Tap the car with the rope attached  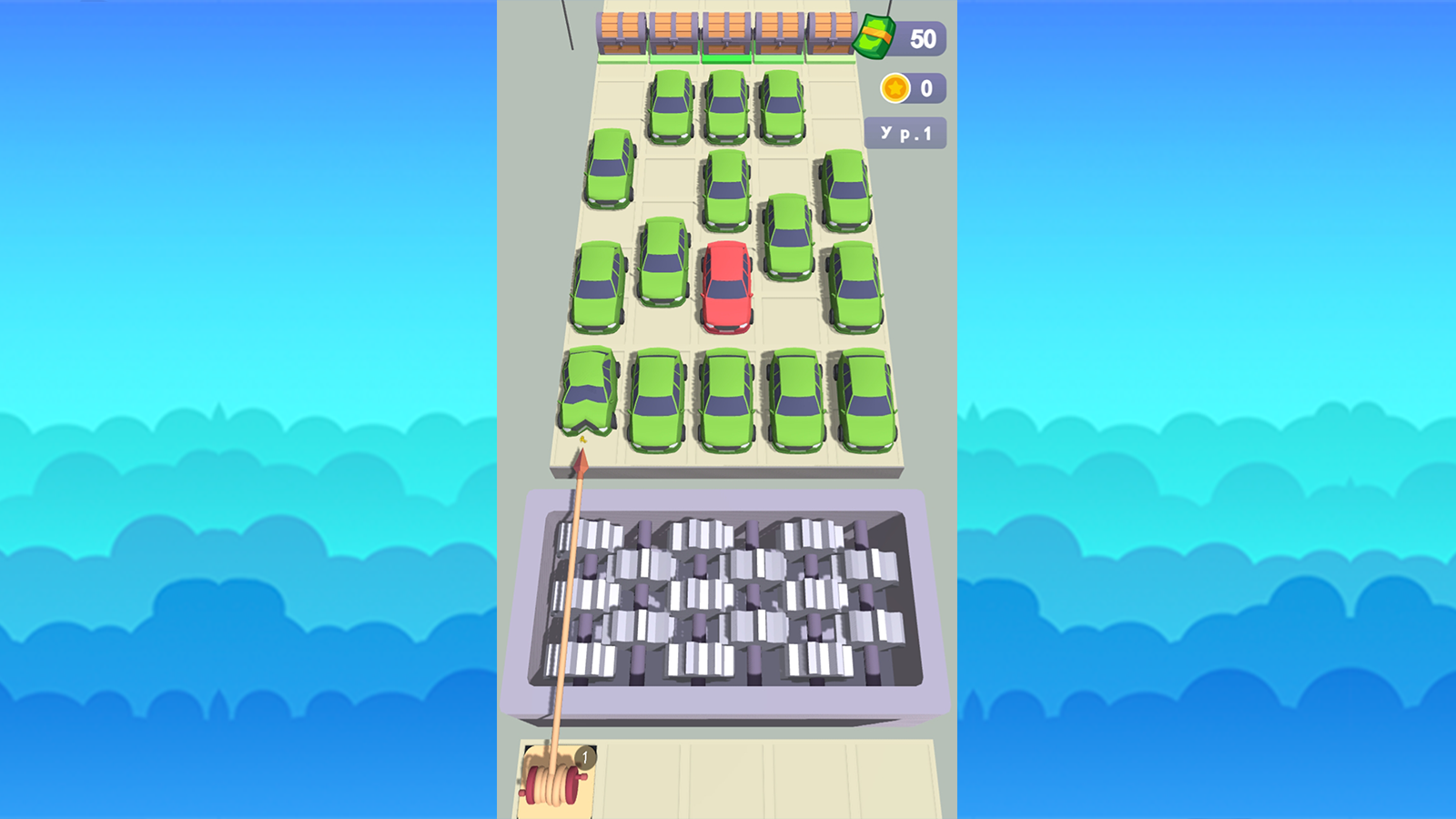tap(587, 396)
